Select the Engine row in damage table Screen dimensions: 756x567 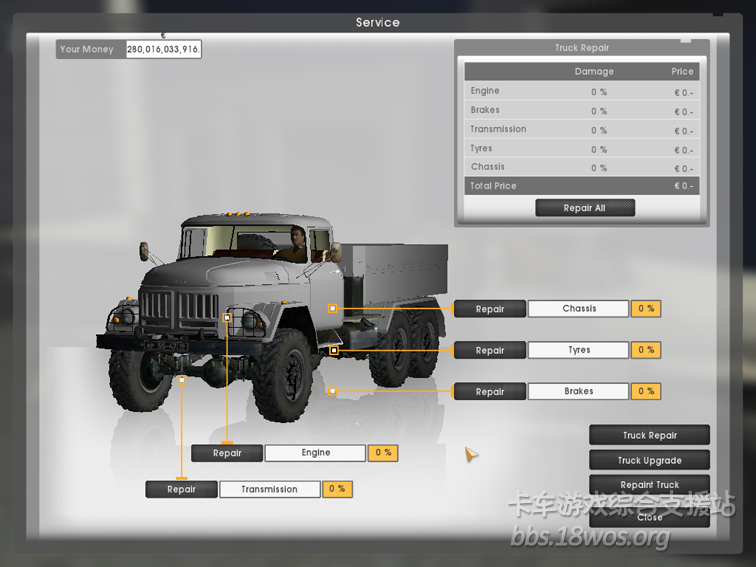(581, 91)
